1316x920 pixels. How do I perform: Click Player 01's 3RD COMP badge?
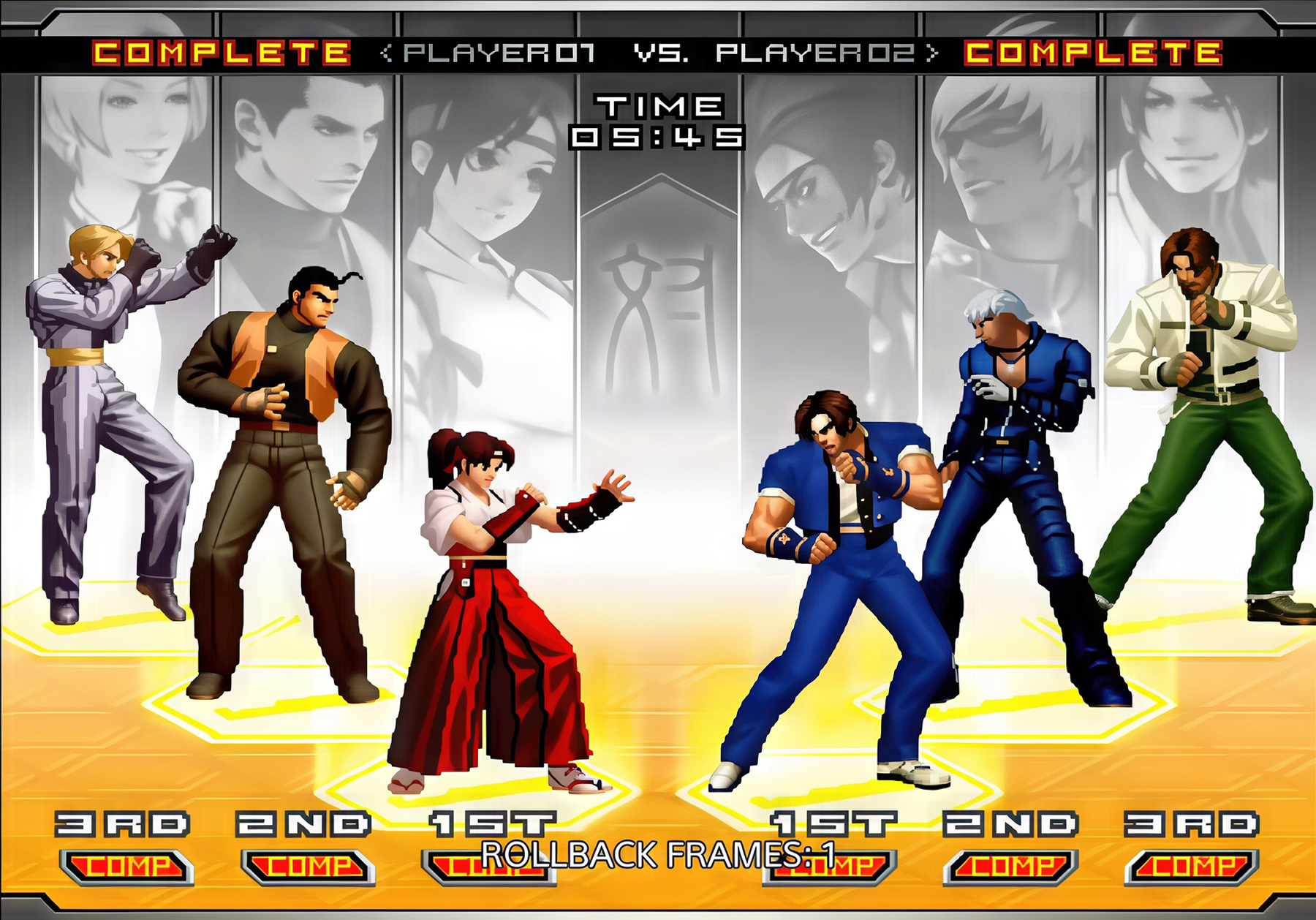point(126,867)
